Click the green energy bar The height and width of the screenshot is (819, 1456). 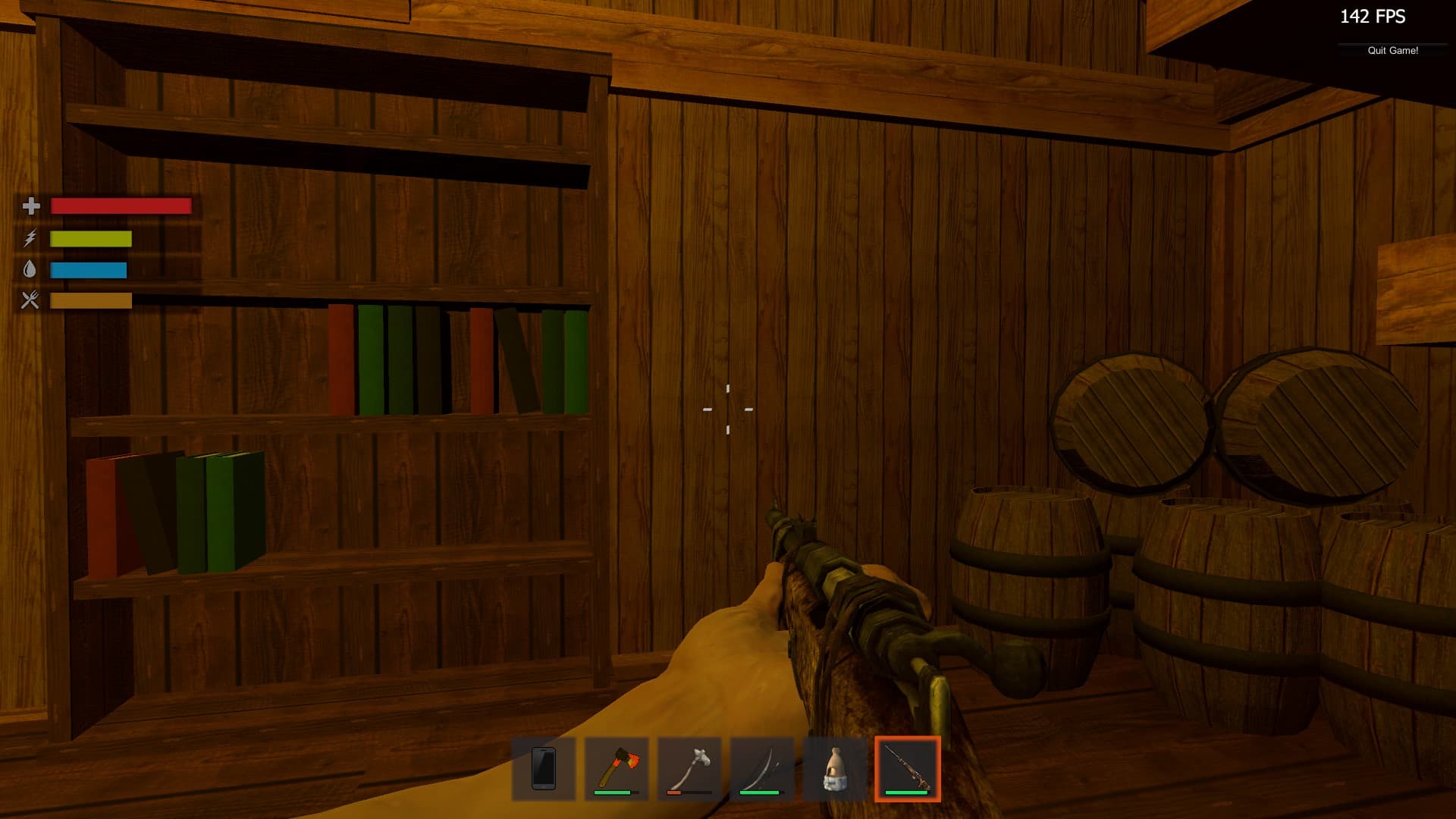91,238
